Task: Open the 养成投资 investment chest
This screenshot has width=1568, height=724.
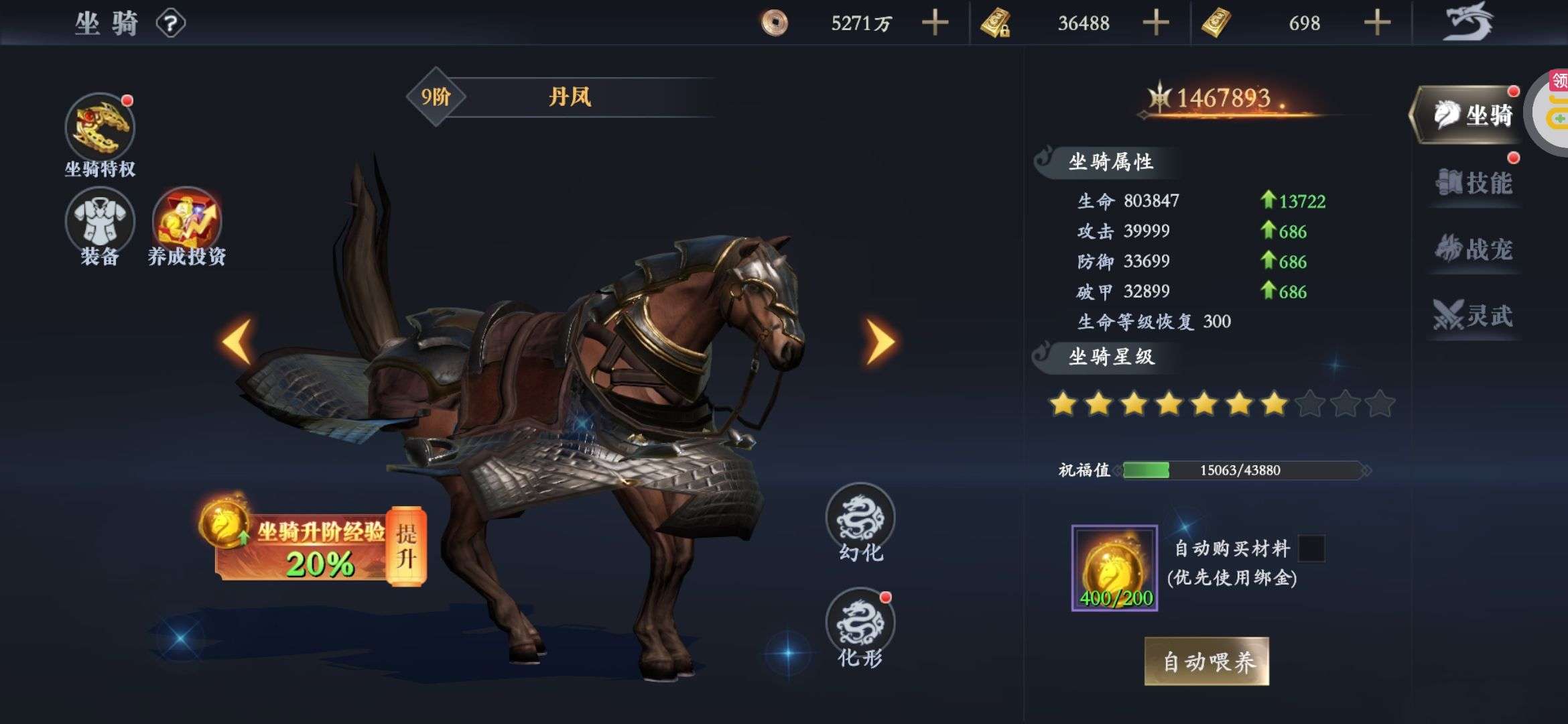Action: point(187,220)
